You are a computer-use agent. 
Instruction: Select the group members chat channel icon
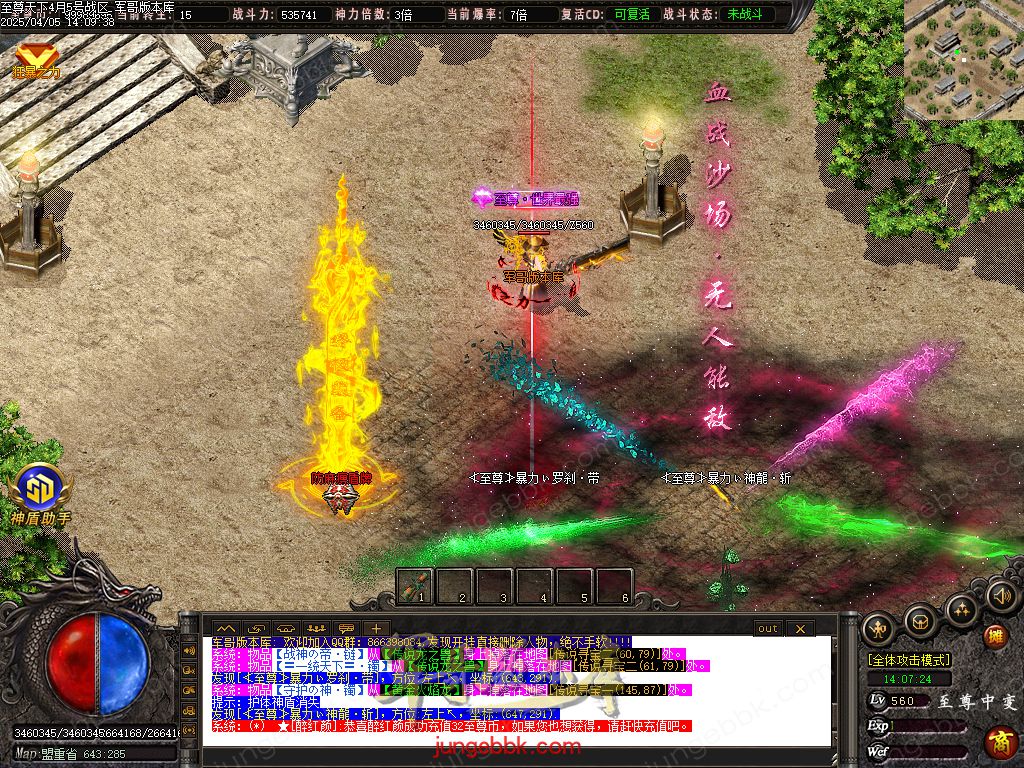316,629
